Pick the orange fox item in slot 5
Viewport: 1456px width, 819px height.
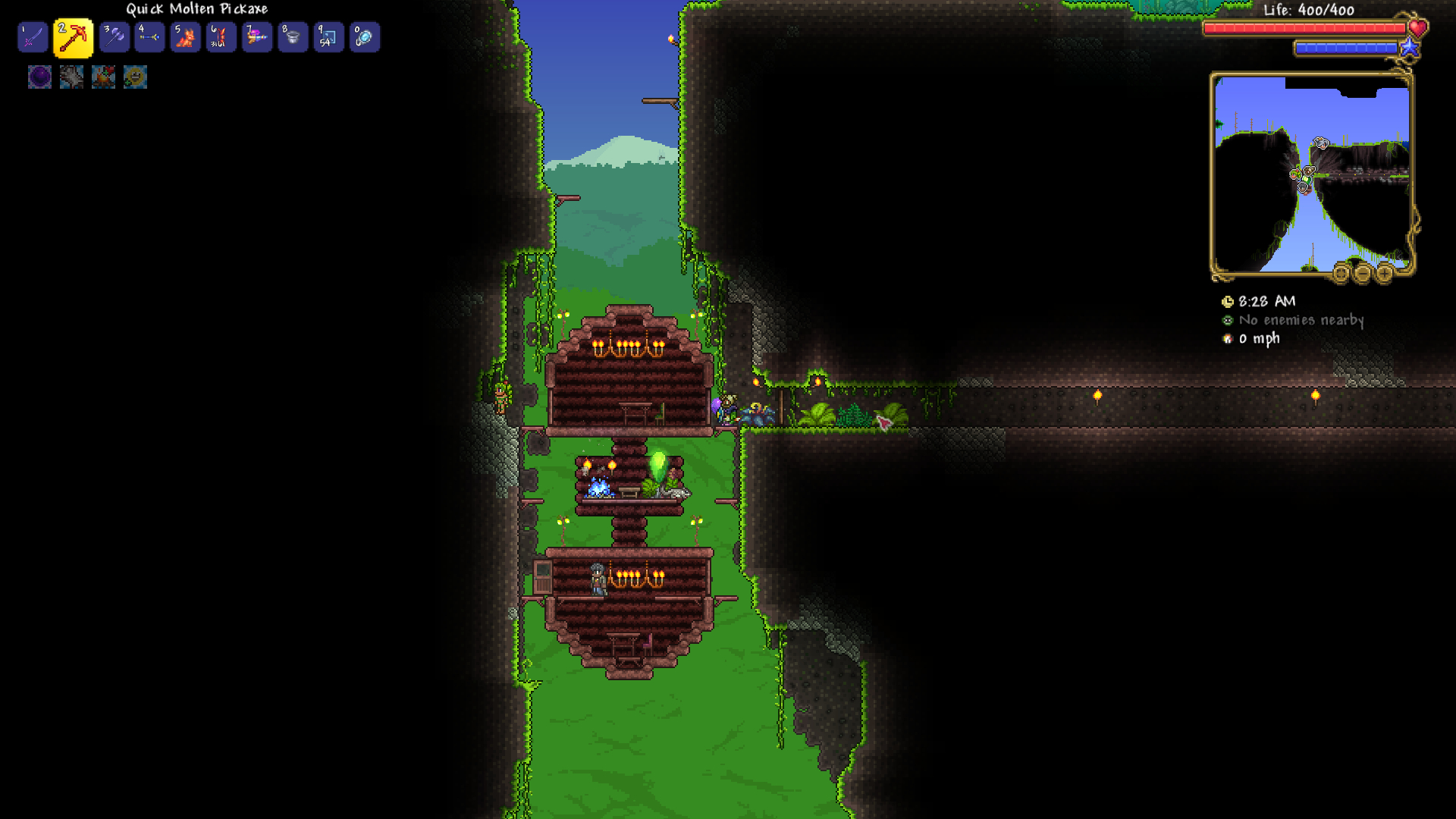185,37
